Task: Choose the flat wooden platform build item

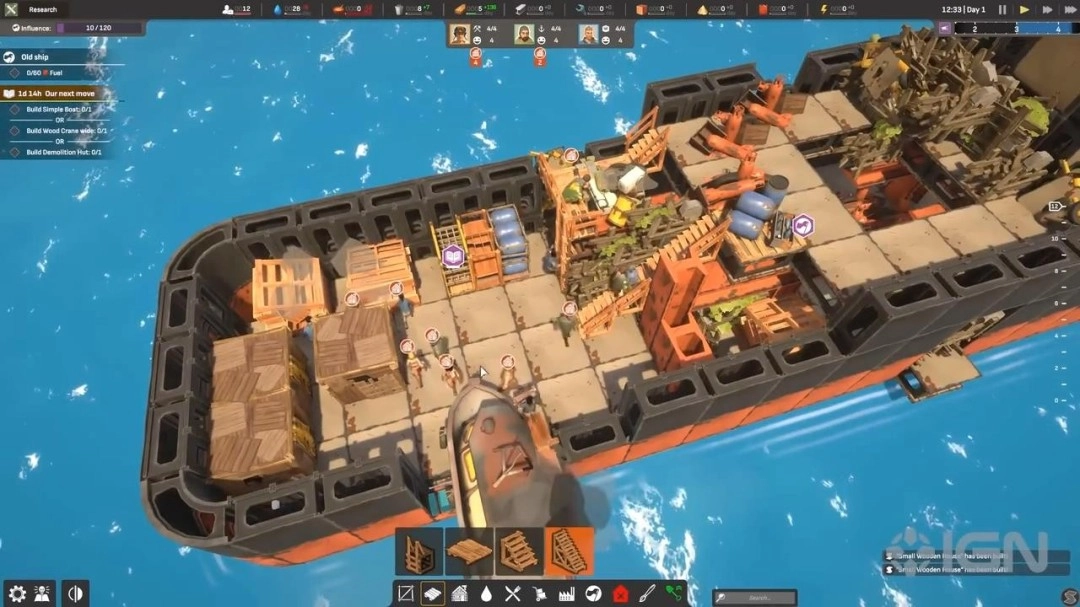Action: point(468,552)
